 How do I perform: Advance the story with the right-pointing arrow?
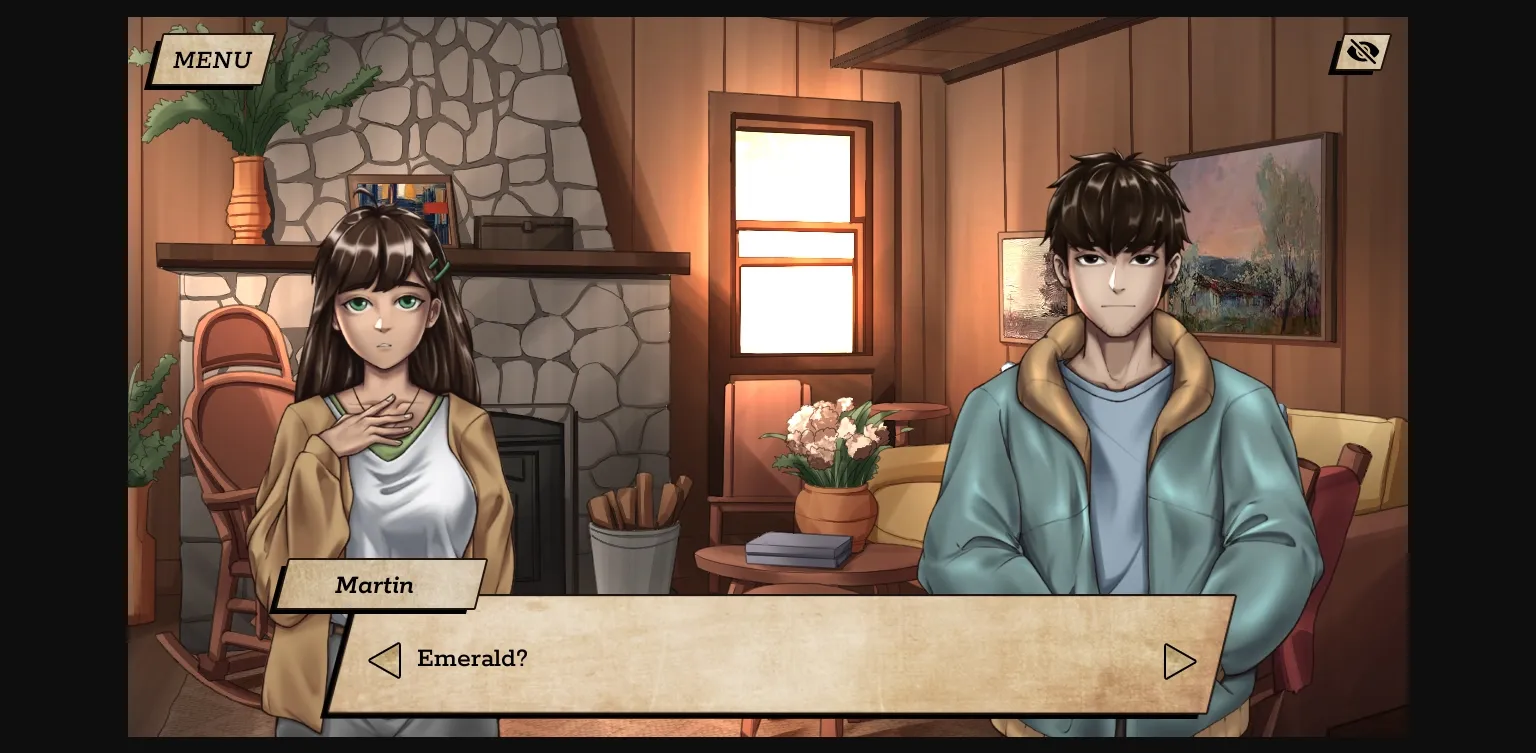coord(1181,660)
